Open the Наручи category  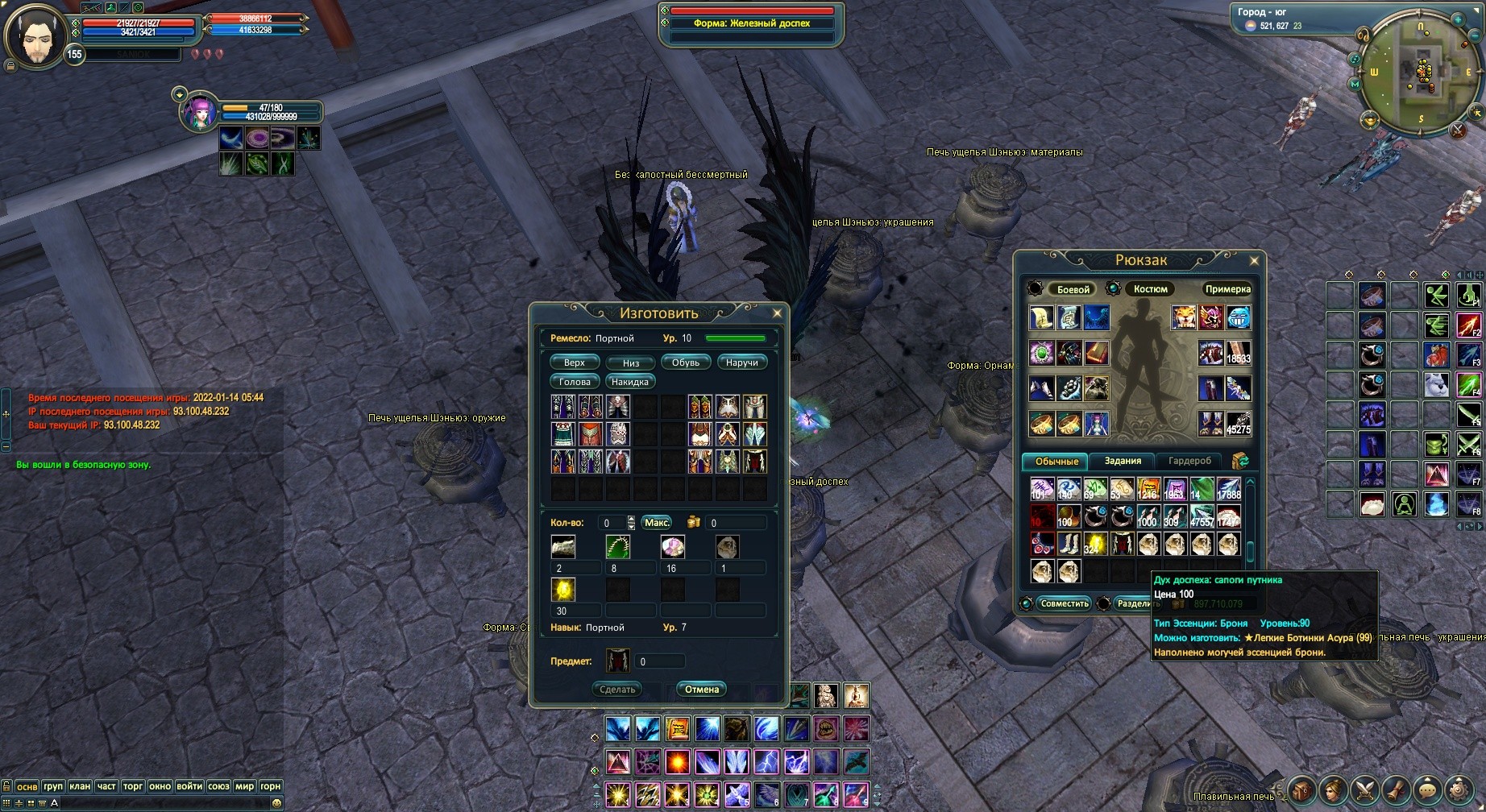[741, 362]
